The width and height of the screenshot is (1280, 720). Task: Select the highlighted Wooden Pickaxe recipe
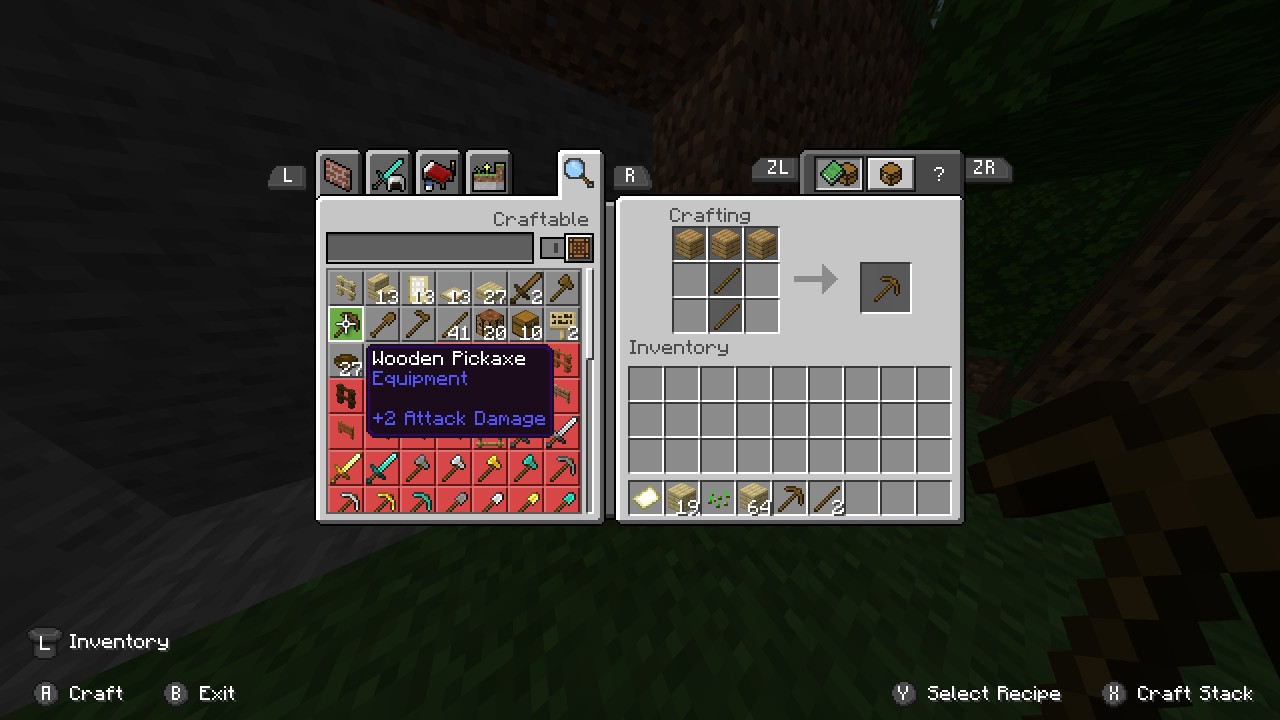pos(346,324)
